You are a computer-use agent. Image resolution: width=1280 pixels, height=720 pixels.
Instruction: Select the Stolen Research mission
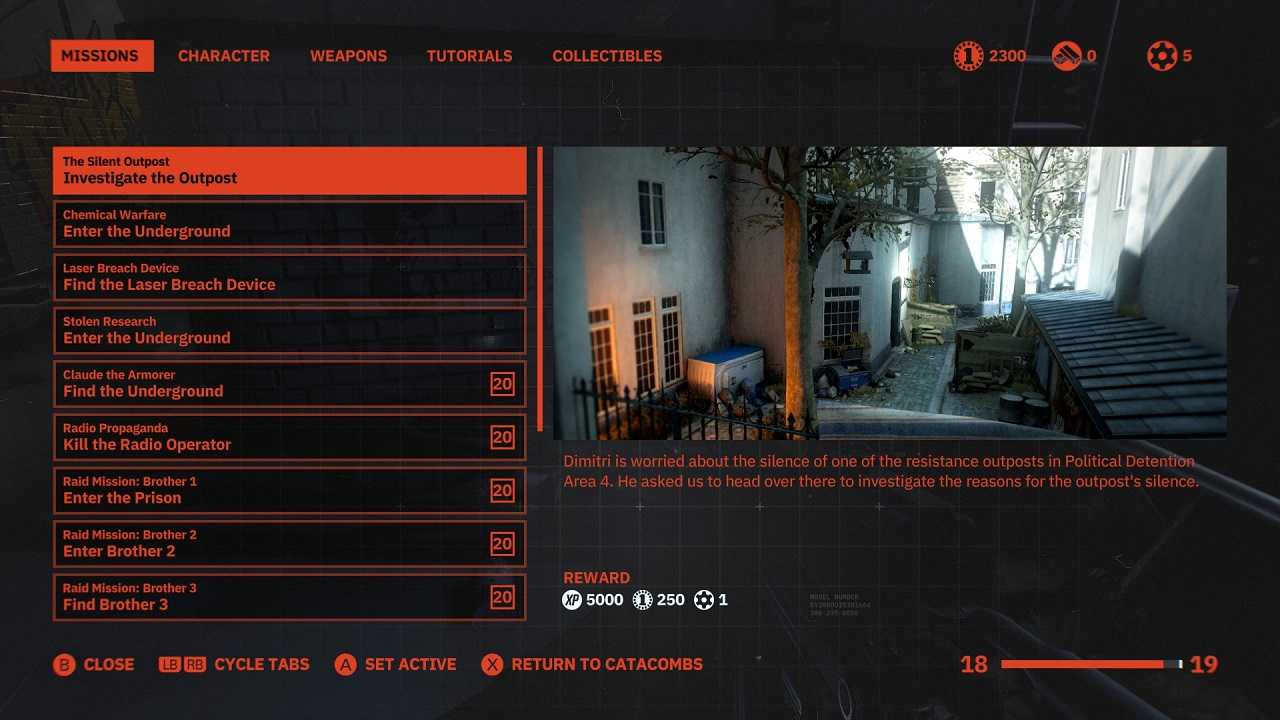coord(289,331)
